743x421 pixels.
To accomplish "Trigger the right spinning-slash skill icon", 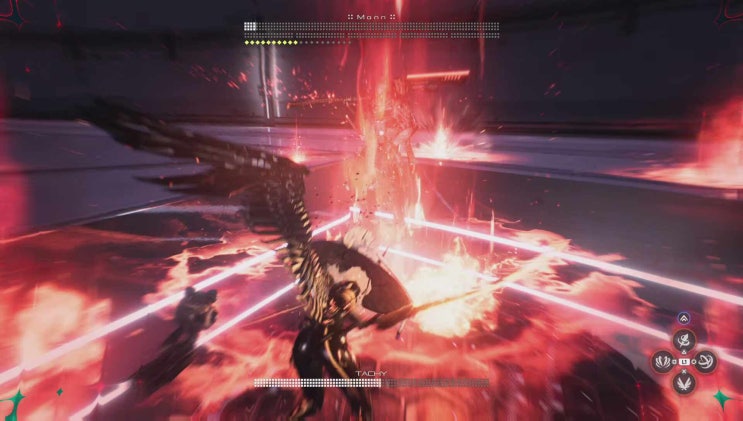I will [705, 360].
